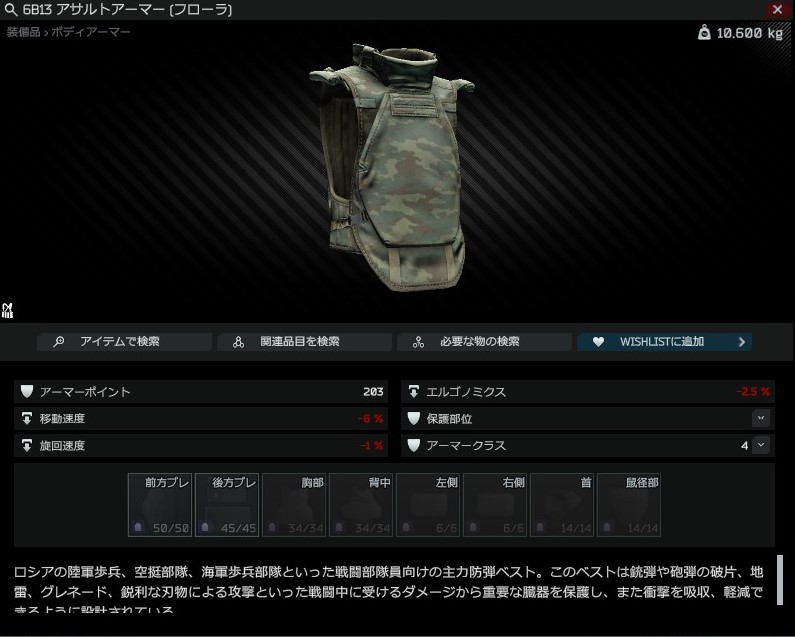The height and width of the screenshot is (637, 795).
Task: Select the 前方プレ front plate slot
Action: tap(160, 505)
